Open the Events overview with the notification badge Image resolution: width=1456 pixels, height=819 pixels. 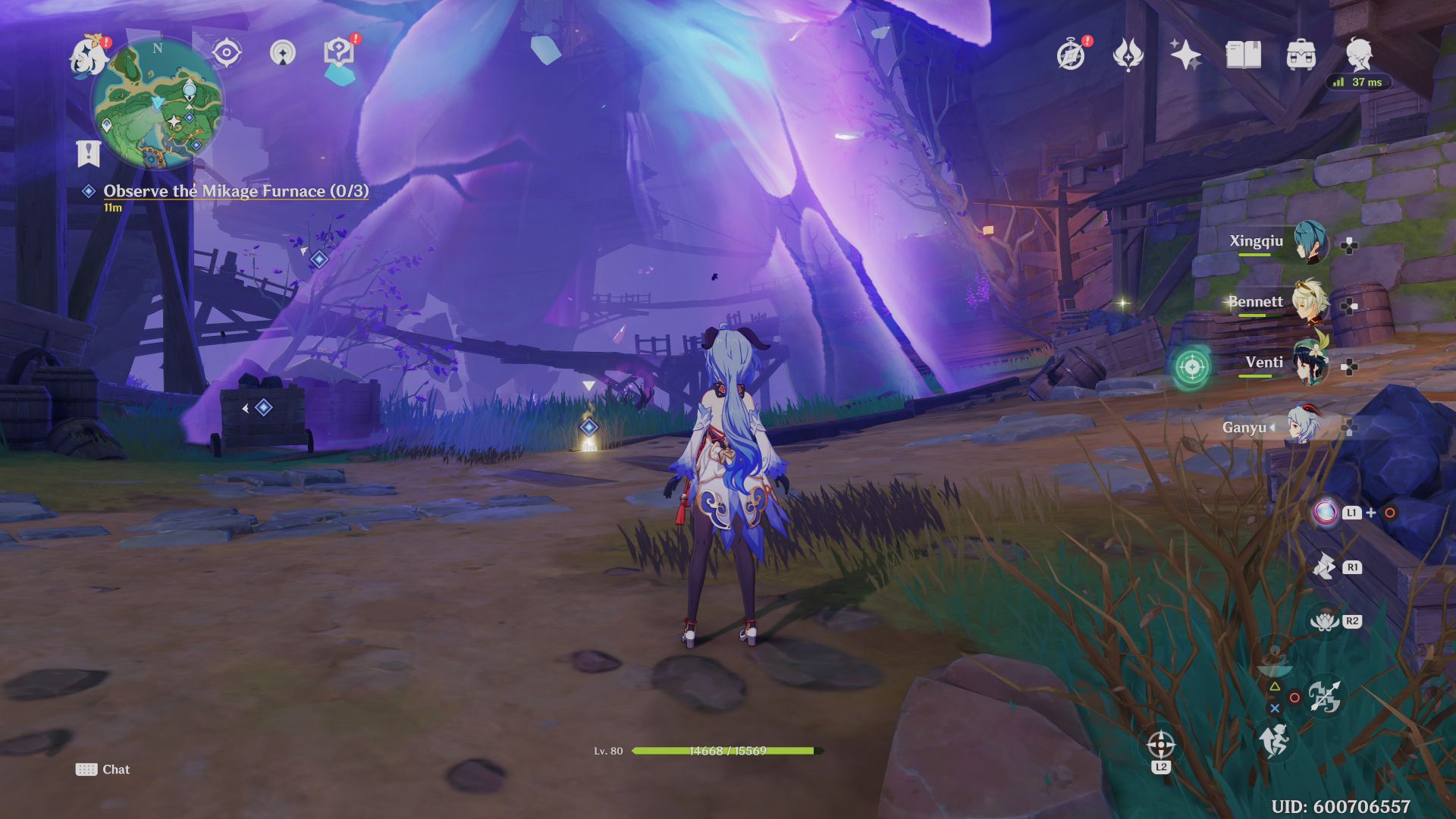(1072, 54)
